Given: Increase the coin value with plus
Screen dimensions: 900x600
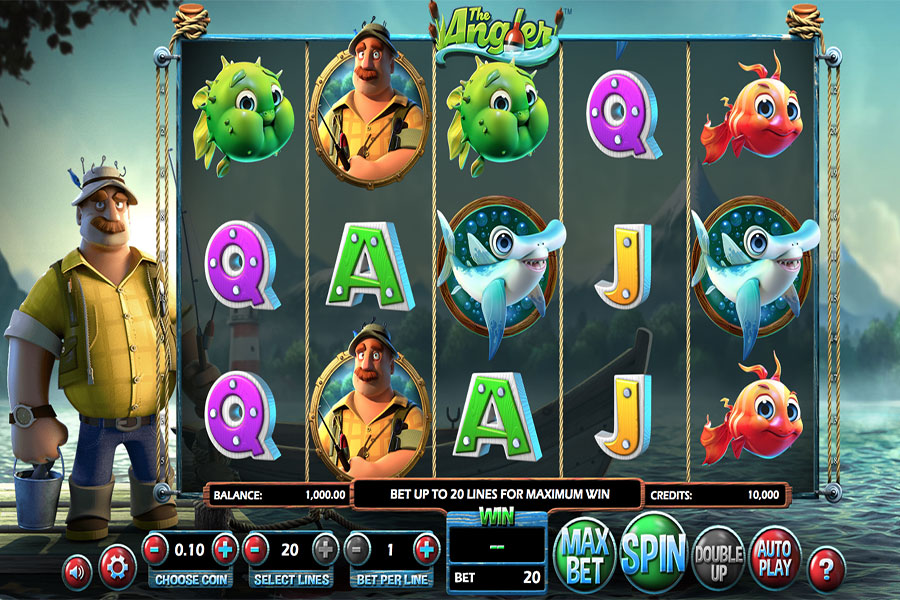Looking at the screenshot, I should (225, 548).
